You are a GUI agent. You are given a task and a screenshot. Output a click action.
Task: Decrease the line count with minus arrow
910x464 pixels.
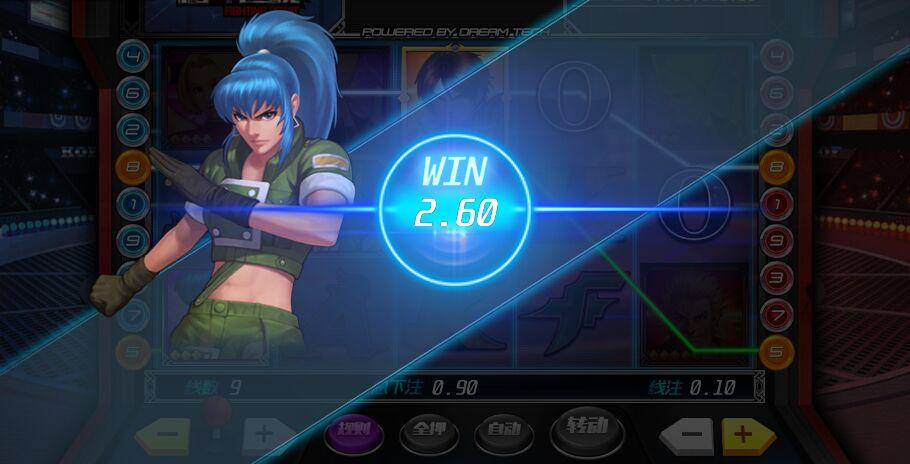pyautogui.click(x=168, y=435)
